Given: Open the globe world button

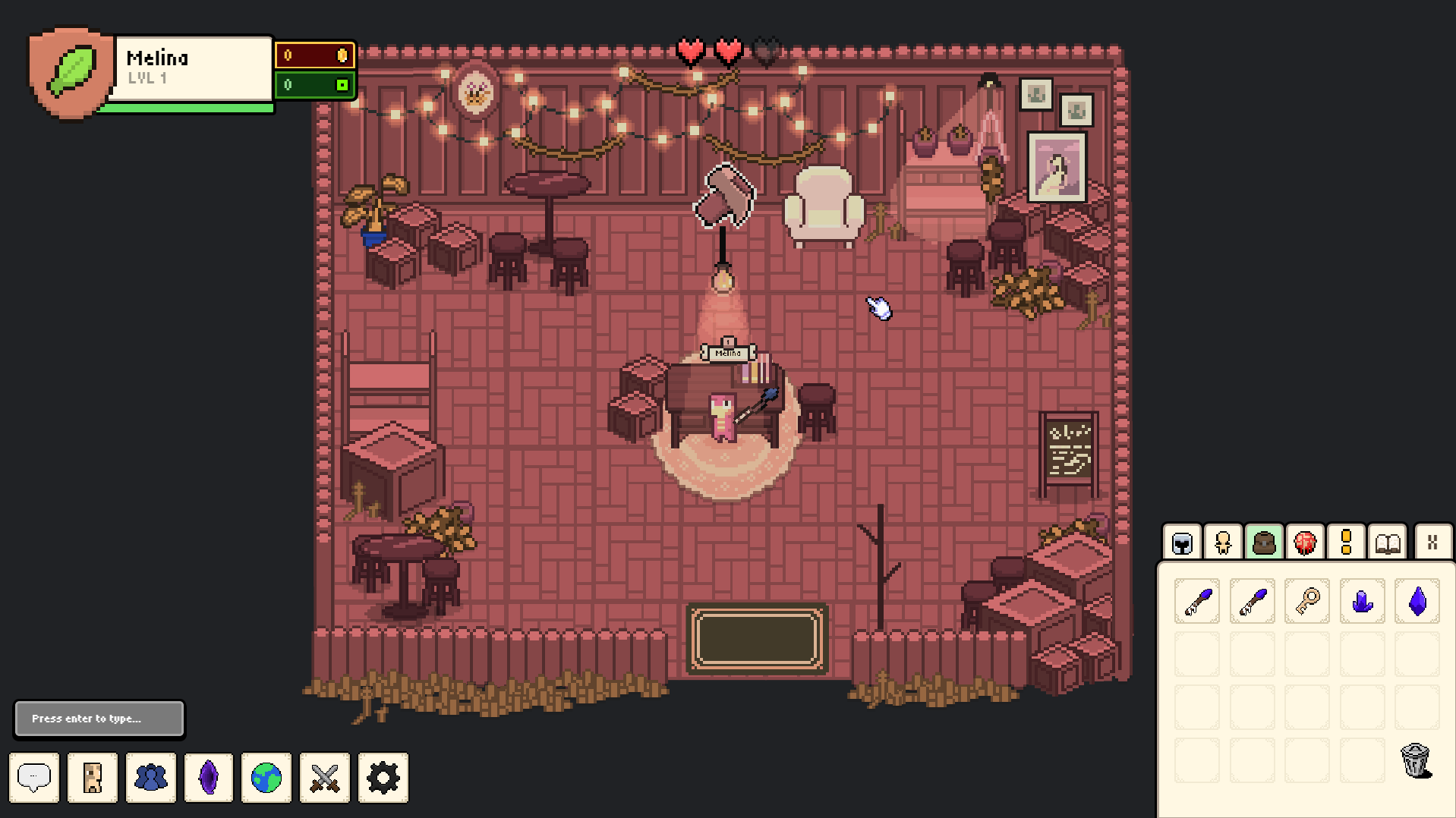Looking at the screenshot, I should pyautogui.click(x=266, y=777).
